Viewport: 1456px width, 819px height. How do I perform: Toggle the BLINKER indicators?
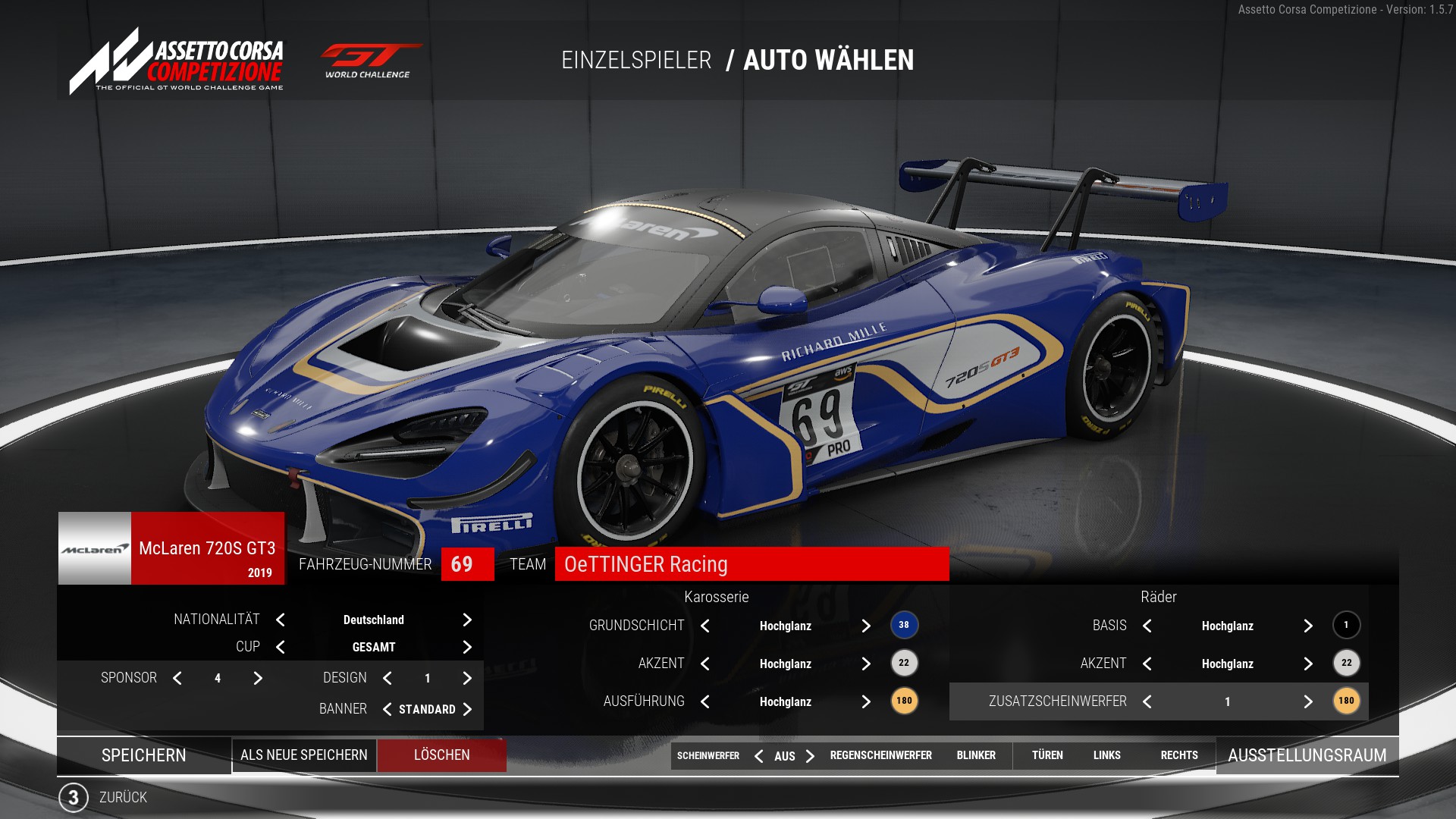976,755
